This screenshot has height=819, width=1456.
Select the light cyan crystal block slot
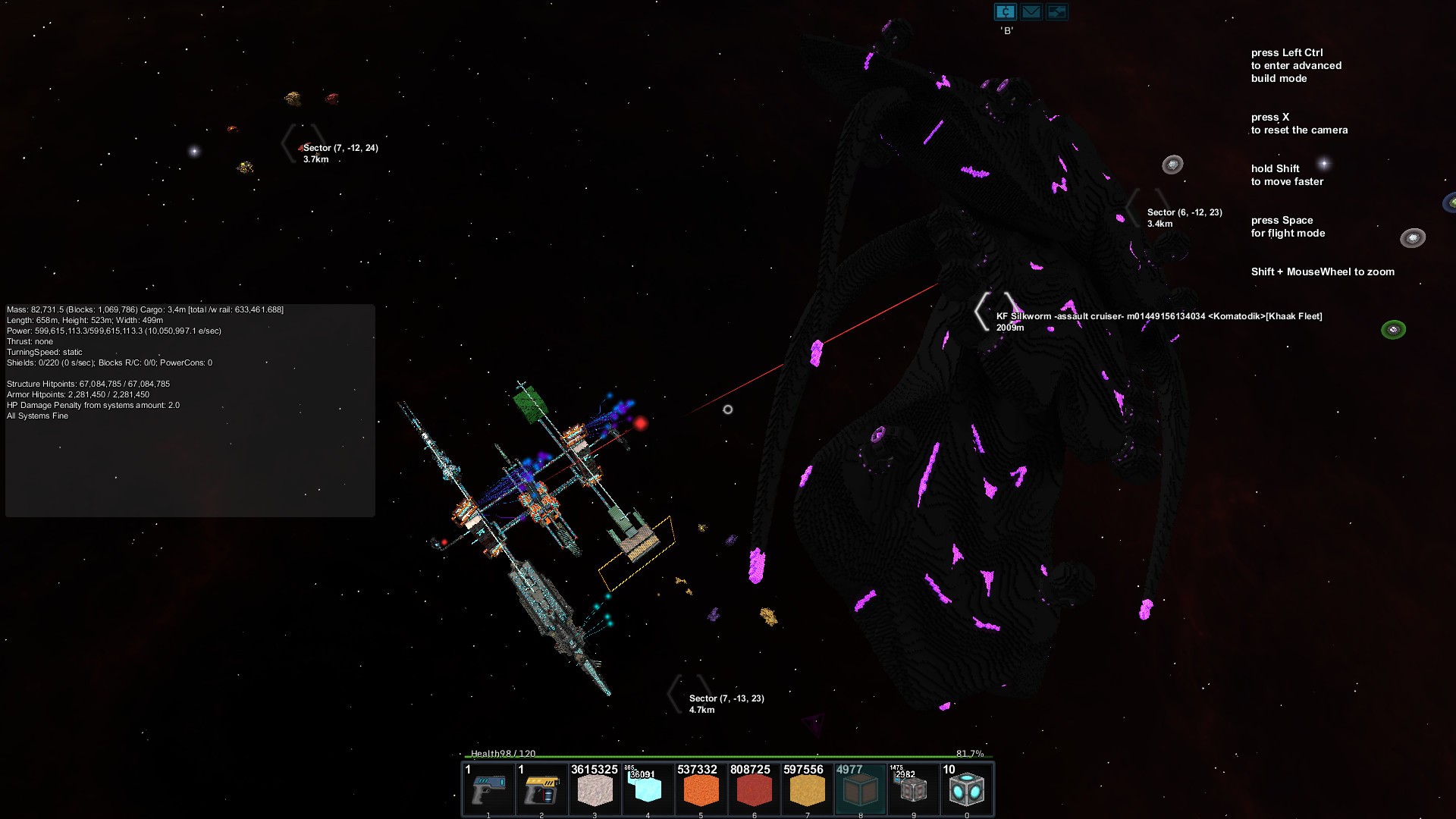[x=648, y=789]
